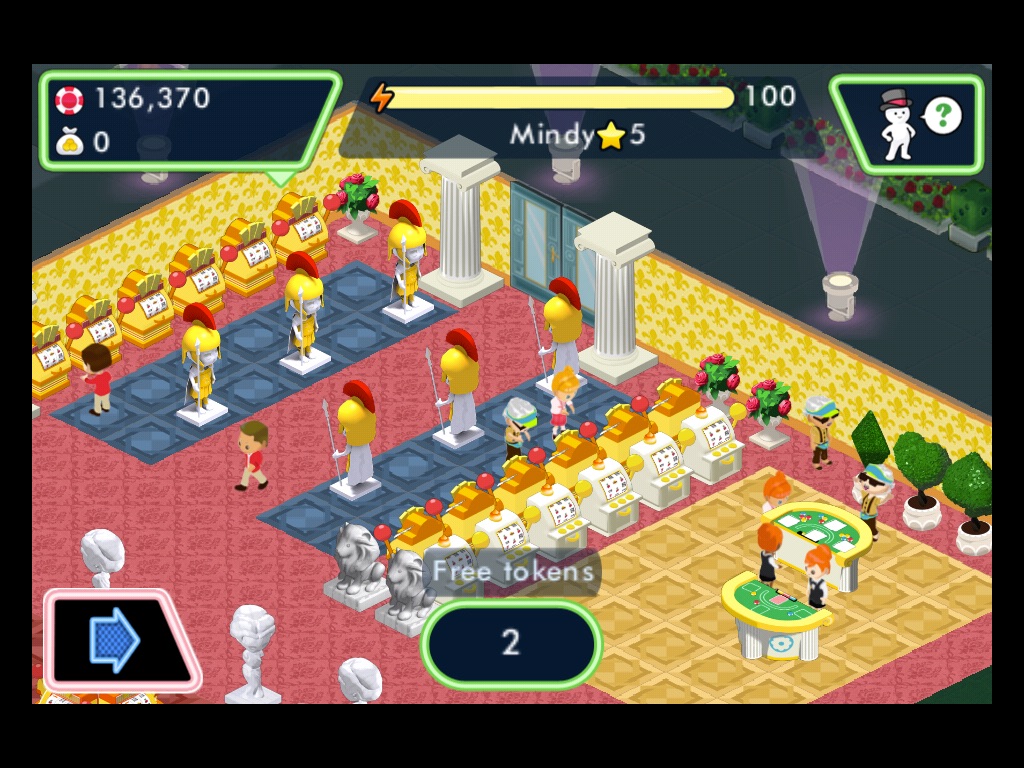The width and height of the screenshot is (1024, 768).
Task: Tap the blue arrow button
Action: (x=115, y=640)
